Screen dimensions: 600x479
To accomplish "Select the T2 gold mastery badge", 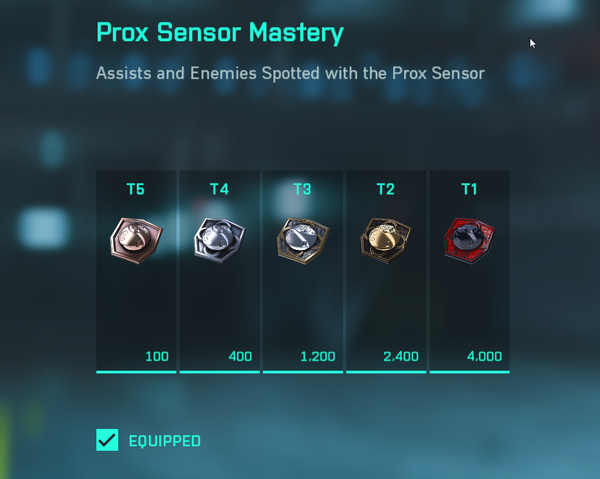I will (x=386, y=241).
